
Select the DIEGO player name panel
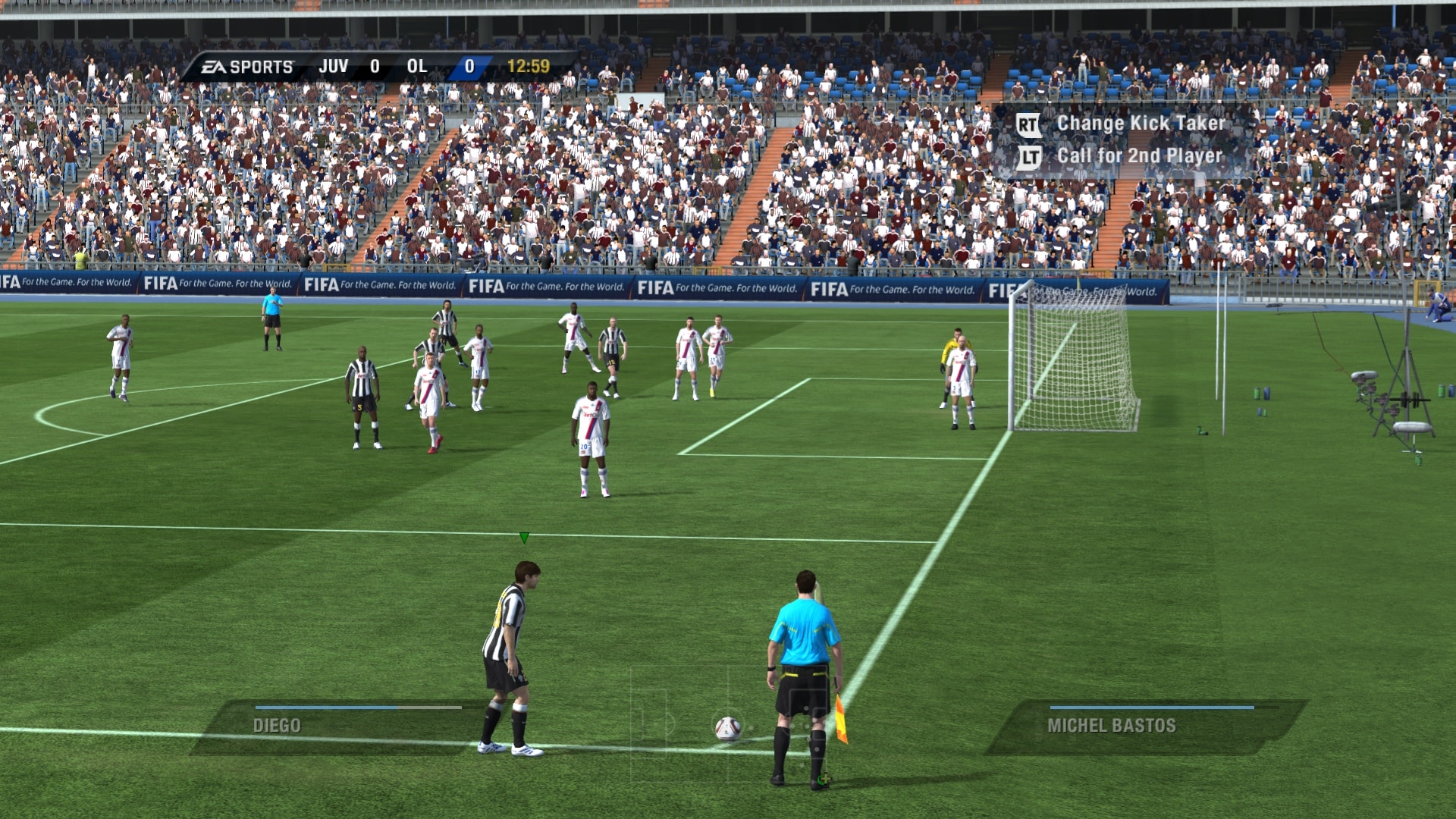pos(341,726)
